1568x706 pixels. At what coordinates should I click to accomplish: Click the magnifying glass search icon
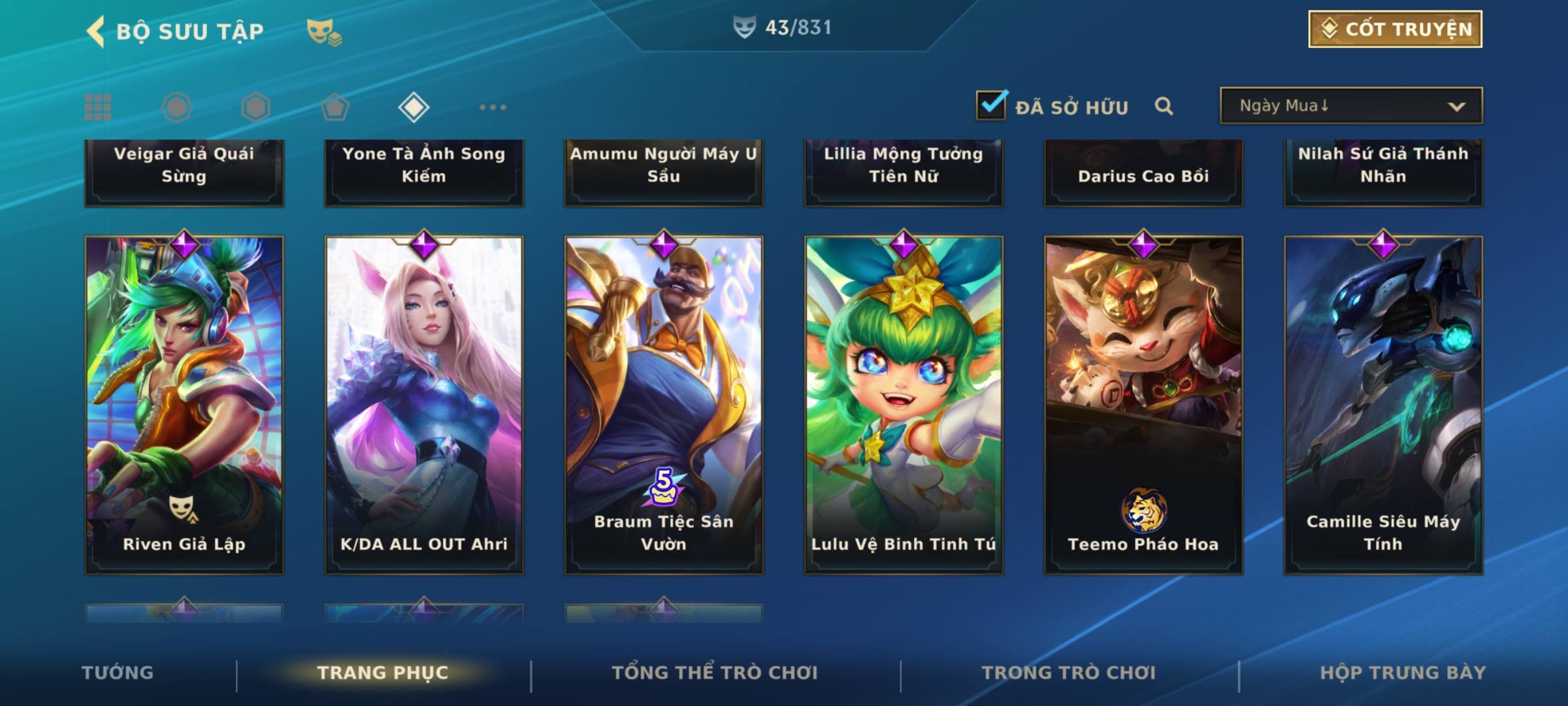[x=1164, y=106]
